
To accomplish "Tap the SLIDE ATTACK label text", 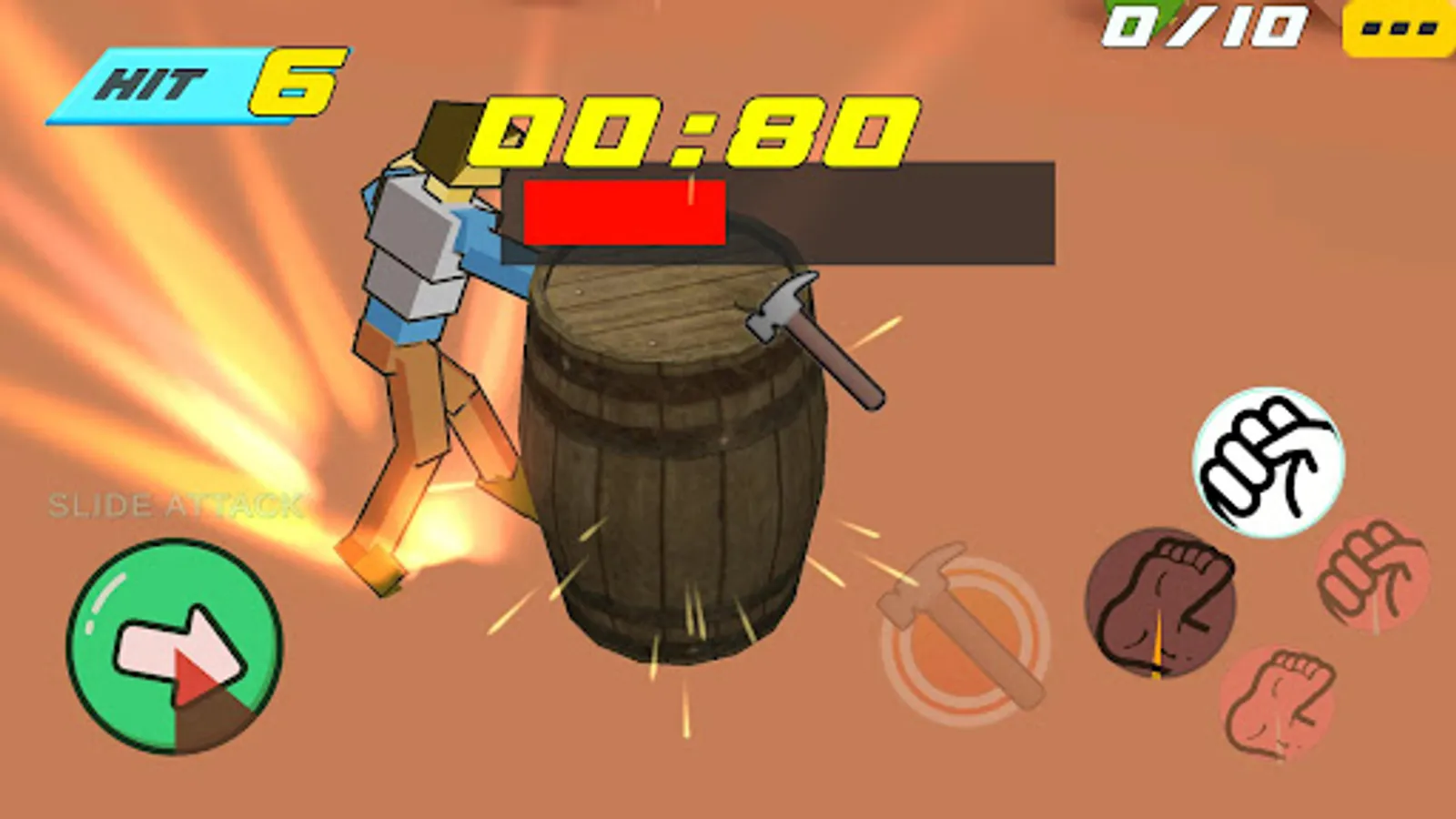I will pyautogui.click(x=176, y=502).
